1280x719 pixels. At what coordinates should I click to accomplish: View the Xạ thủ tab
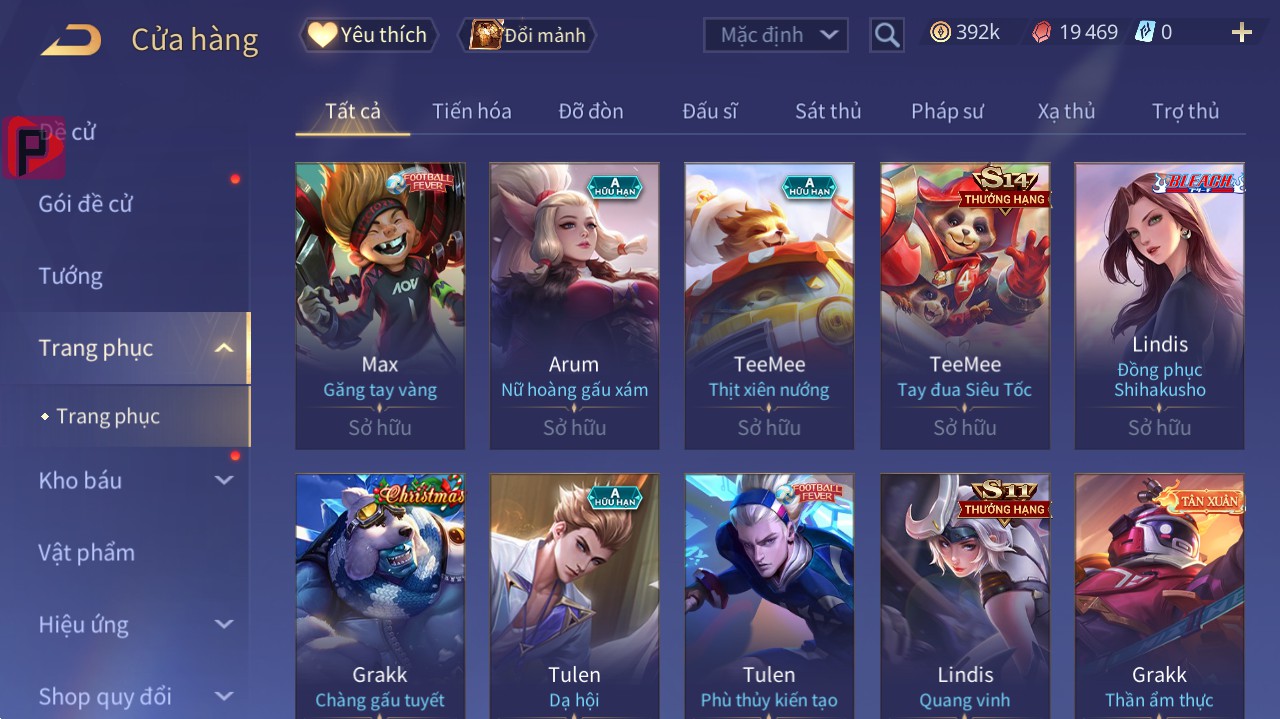tap(1066, 111)
